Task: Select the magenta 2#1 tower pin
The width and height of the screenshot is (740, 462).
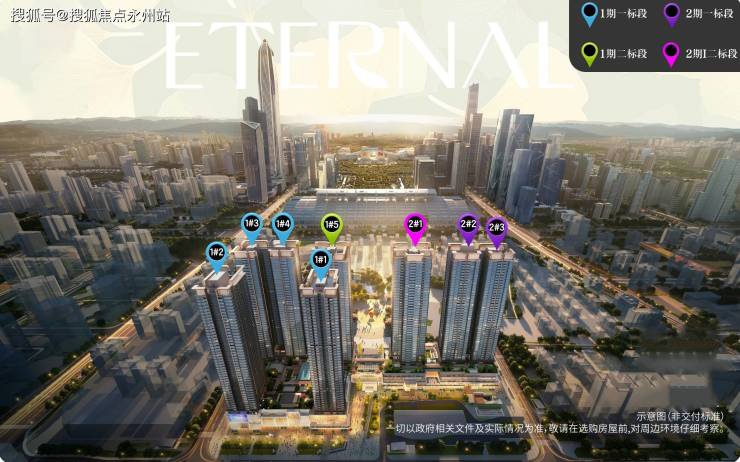Action: pos(415,224)
